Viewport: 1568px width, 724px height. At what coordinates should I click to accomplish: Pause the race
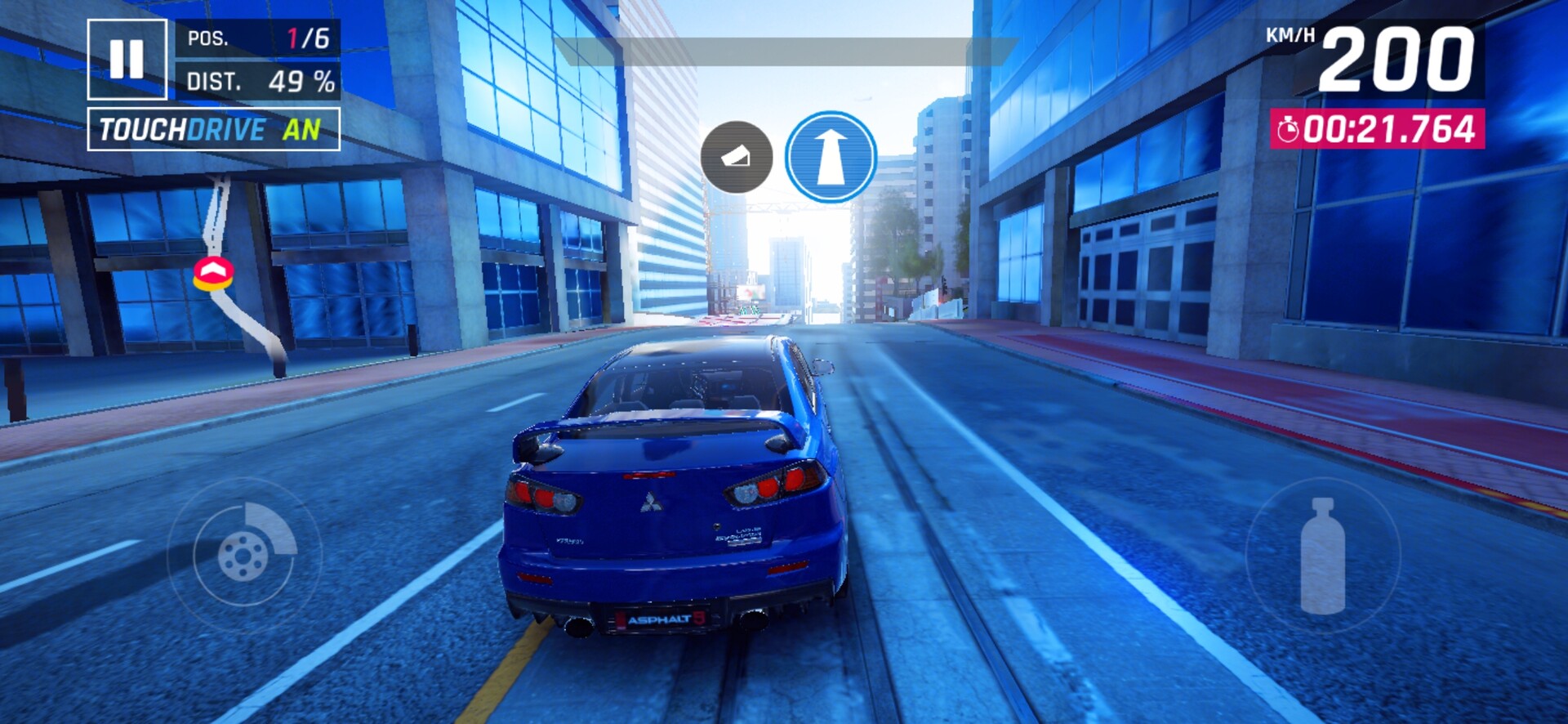click(127, 59)
